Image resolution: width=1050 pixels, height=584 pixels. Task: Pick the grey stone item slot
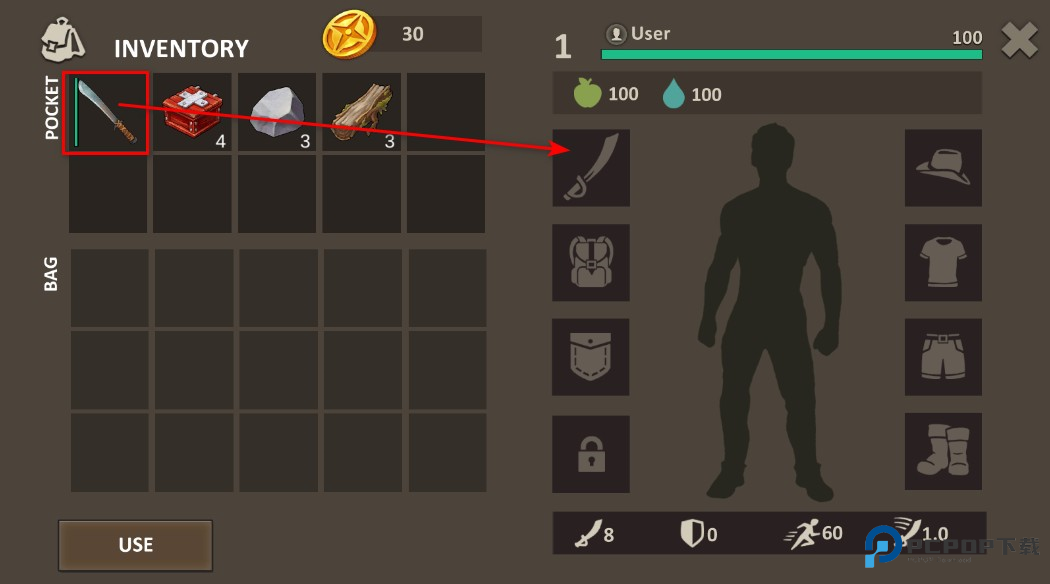(276, 112)
